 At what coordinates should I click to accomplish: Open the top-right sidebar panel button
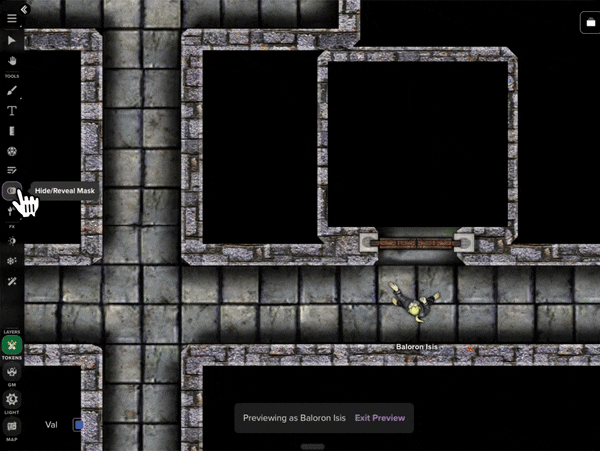pos(587,23)
